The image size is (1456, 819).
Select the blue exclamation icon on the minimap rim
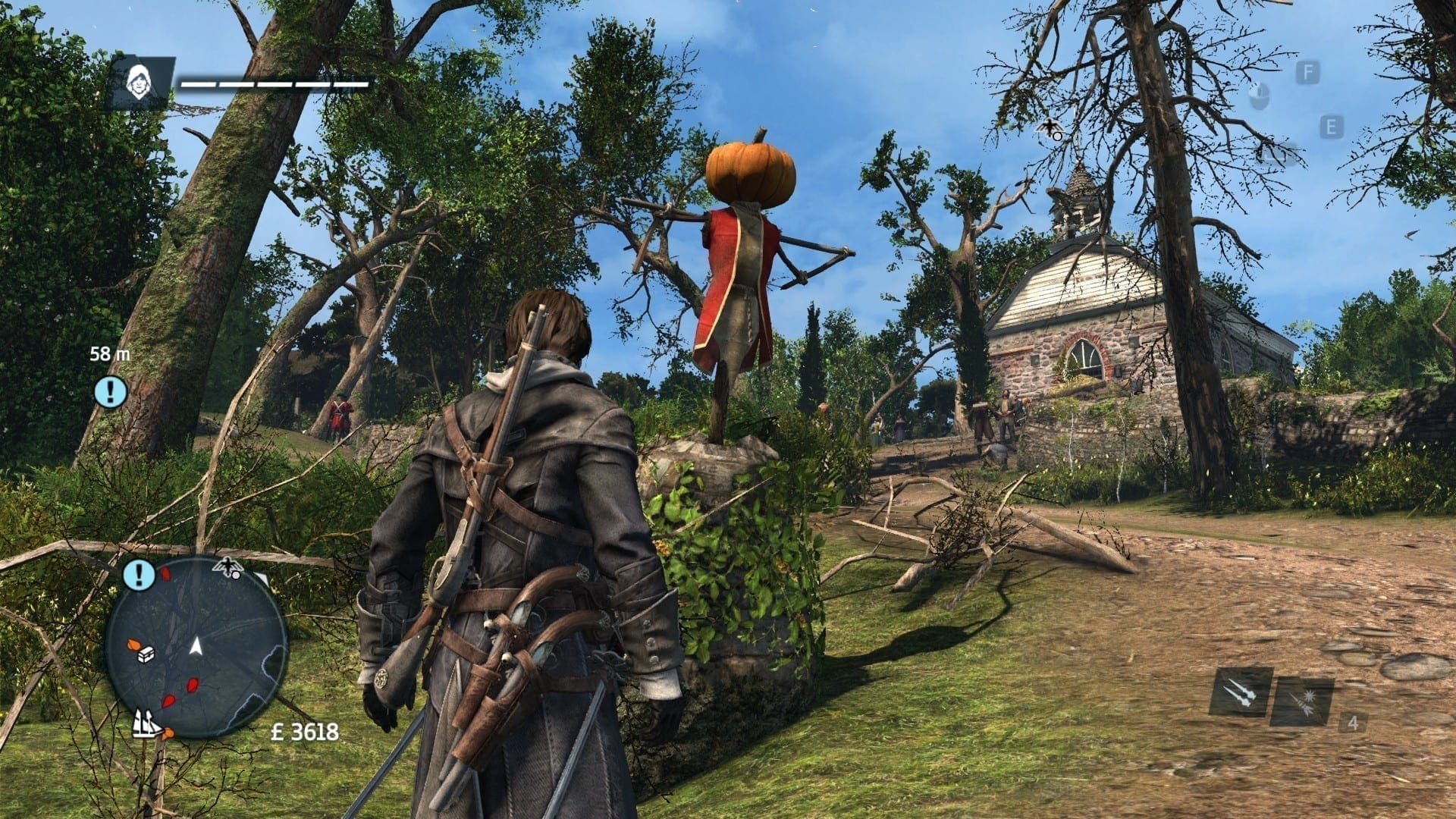138,575
